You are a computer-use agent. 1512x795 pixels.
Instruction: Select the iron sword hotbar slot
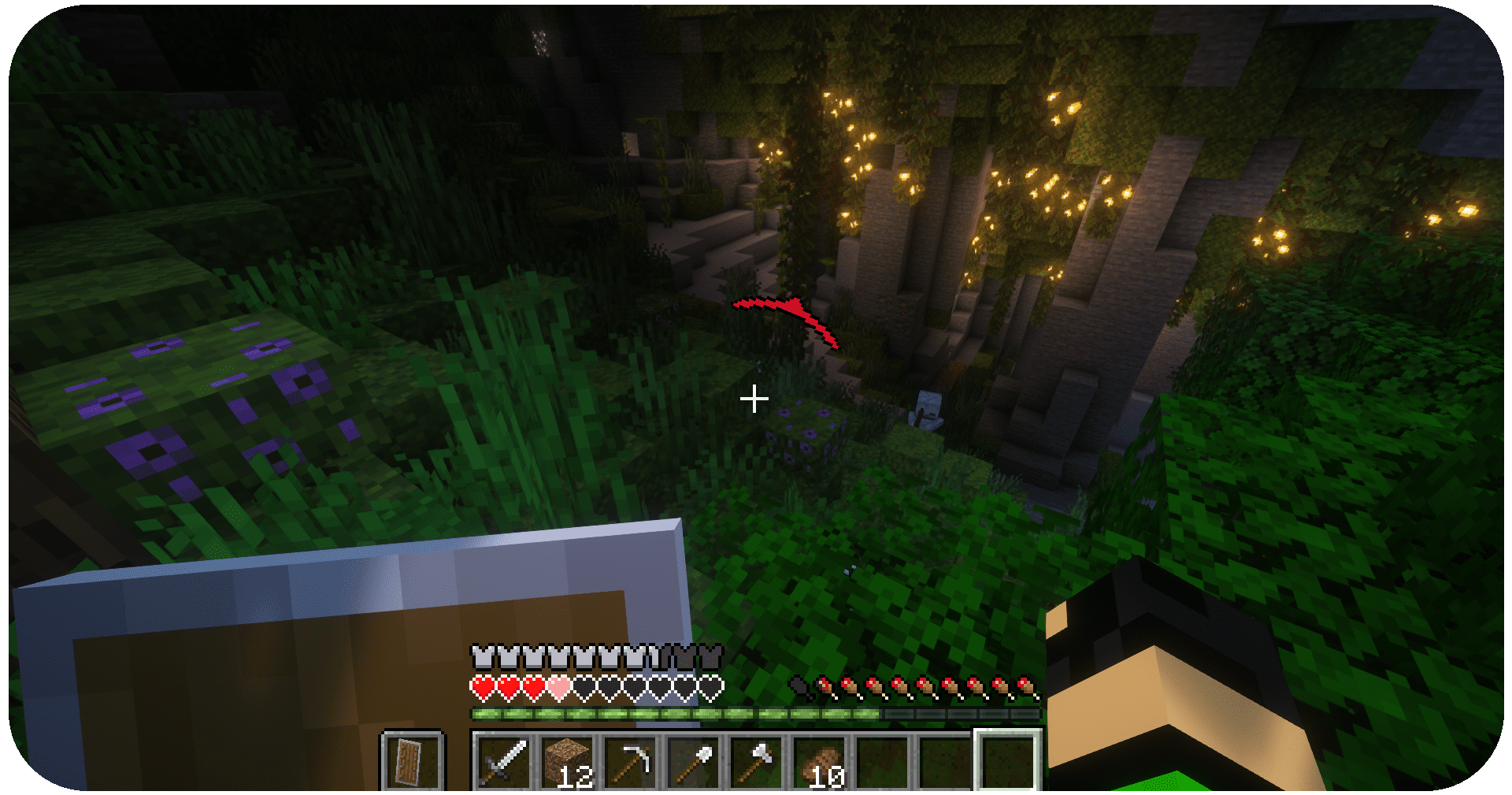504,760
